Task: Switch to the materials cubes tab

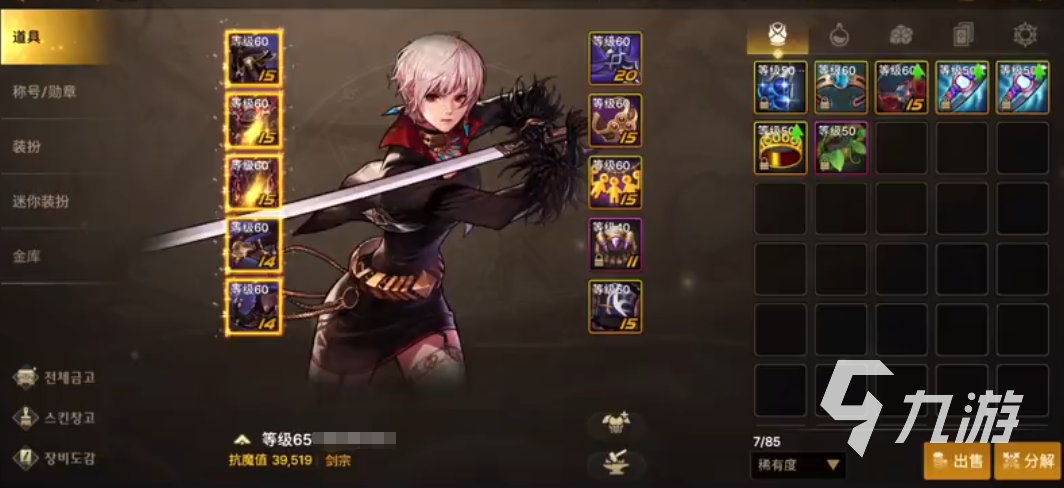Action: click(900, 36)
